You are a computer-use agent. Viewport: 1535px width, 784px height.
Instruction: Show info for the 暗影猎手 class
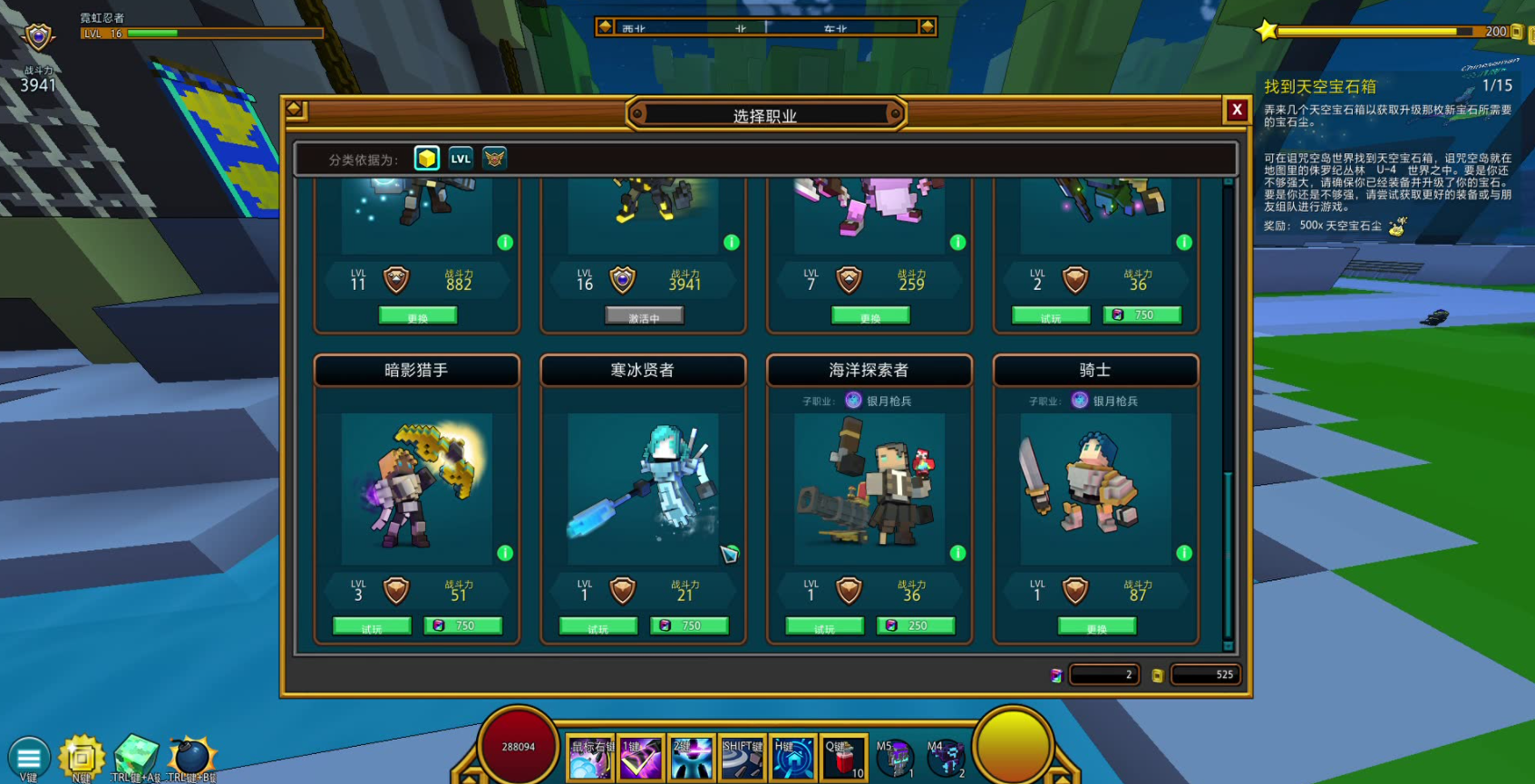coord(505,553)
